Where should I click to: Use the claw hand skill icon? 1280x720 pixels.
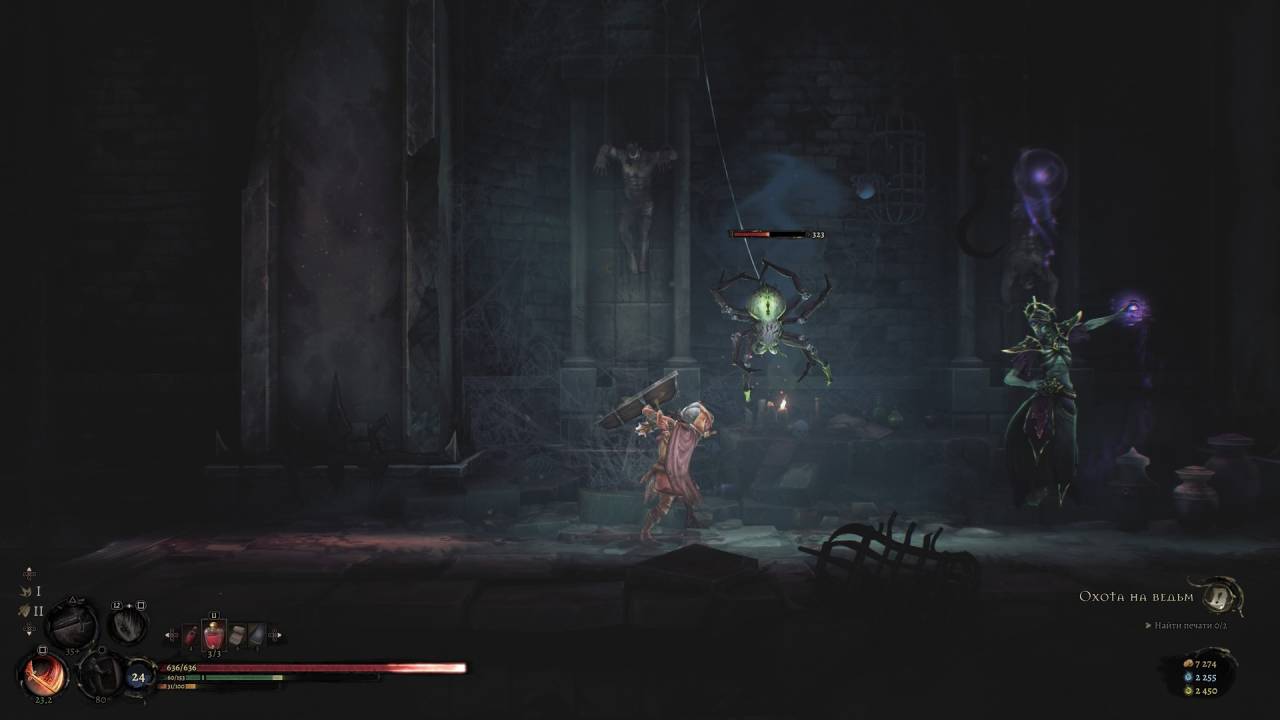(x=128, y=626)
